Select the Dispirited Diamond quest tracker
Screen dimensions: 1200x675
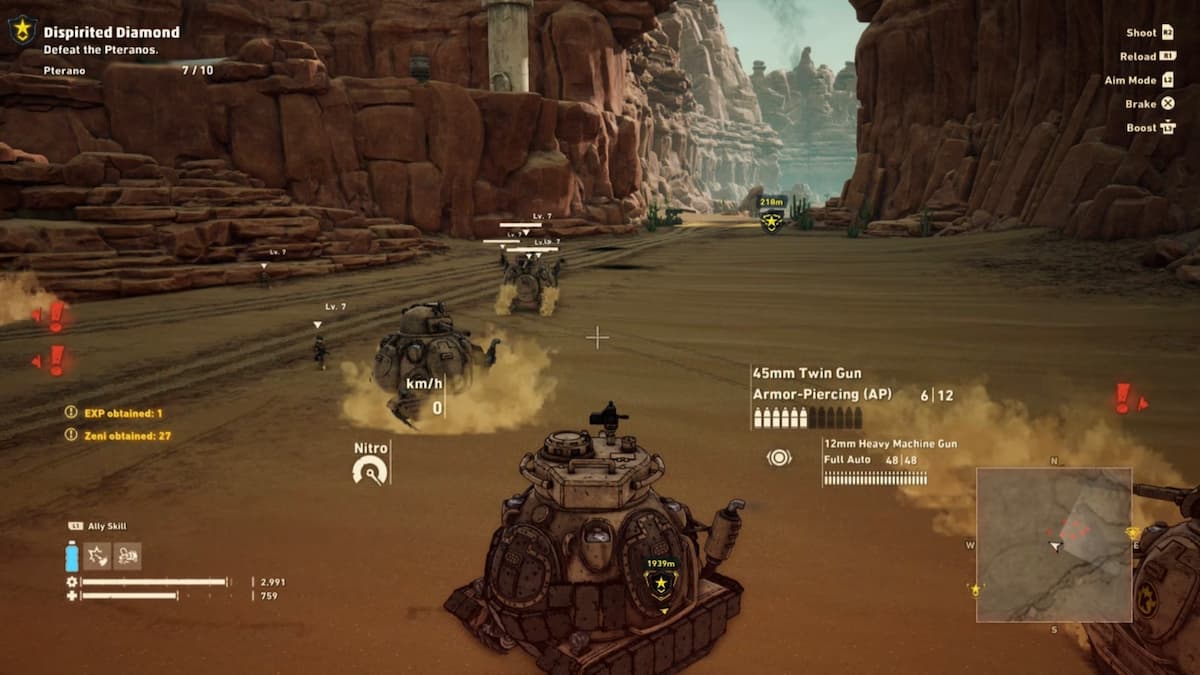111,33
